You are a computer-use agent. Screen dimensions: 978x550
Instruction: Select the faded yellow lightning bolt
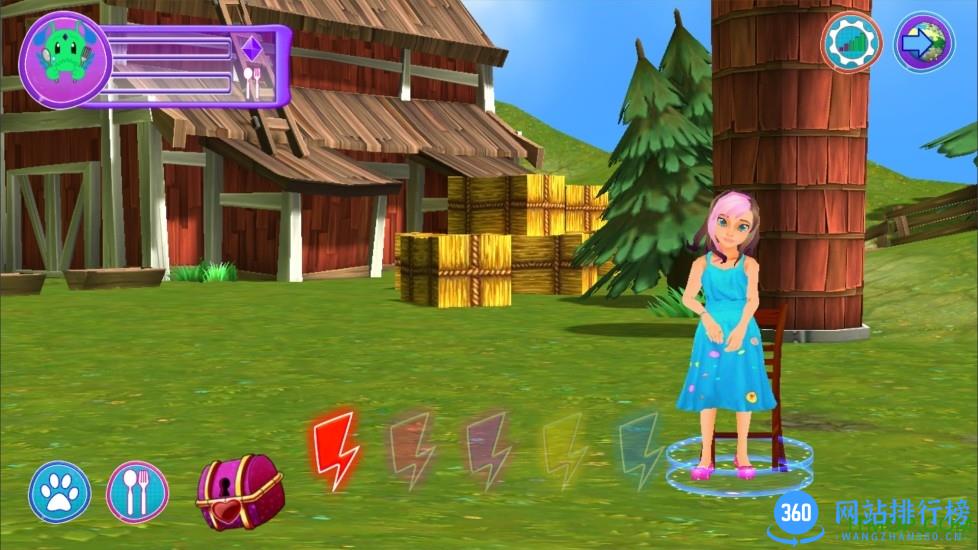click(x=563, y=450)
